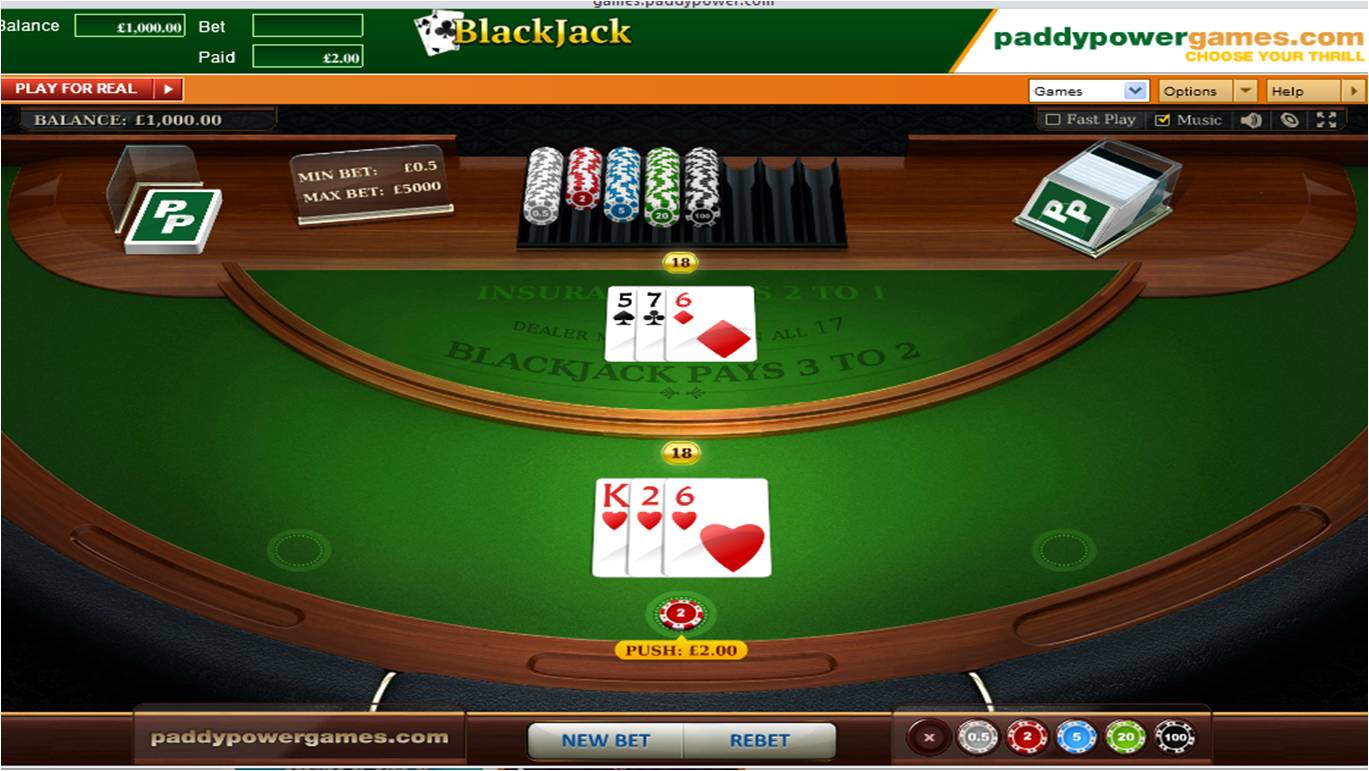Switch to fullscreen with the arrows icon
This screenshot has width=1369, height=771.
[1327, 120]
